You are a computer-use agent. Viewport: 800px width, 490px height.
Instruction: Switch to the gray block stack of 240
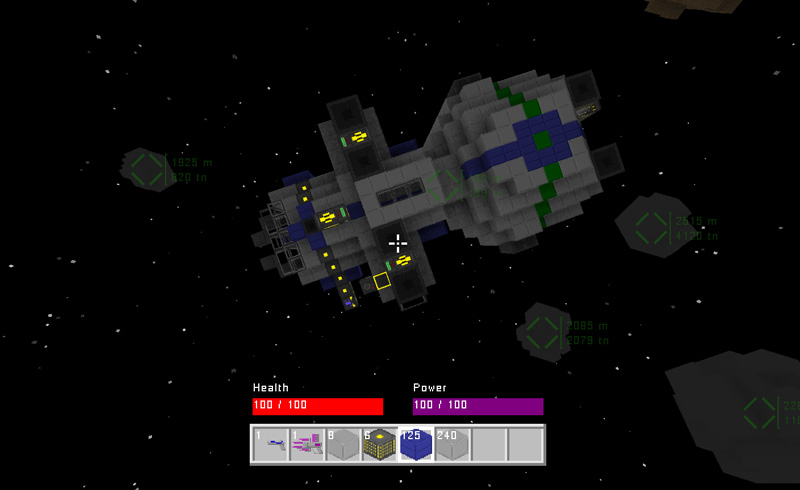(x=452, y=445)
